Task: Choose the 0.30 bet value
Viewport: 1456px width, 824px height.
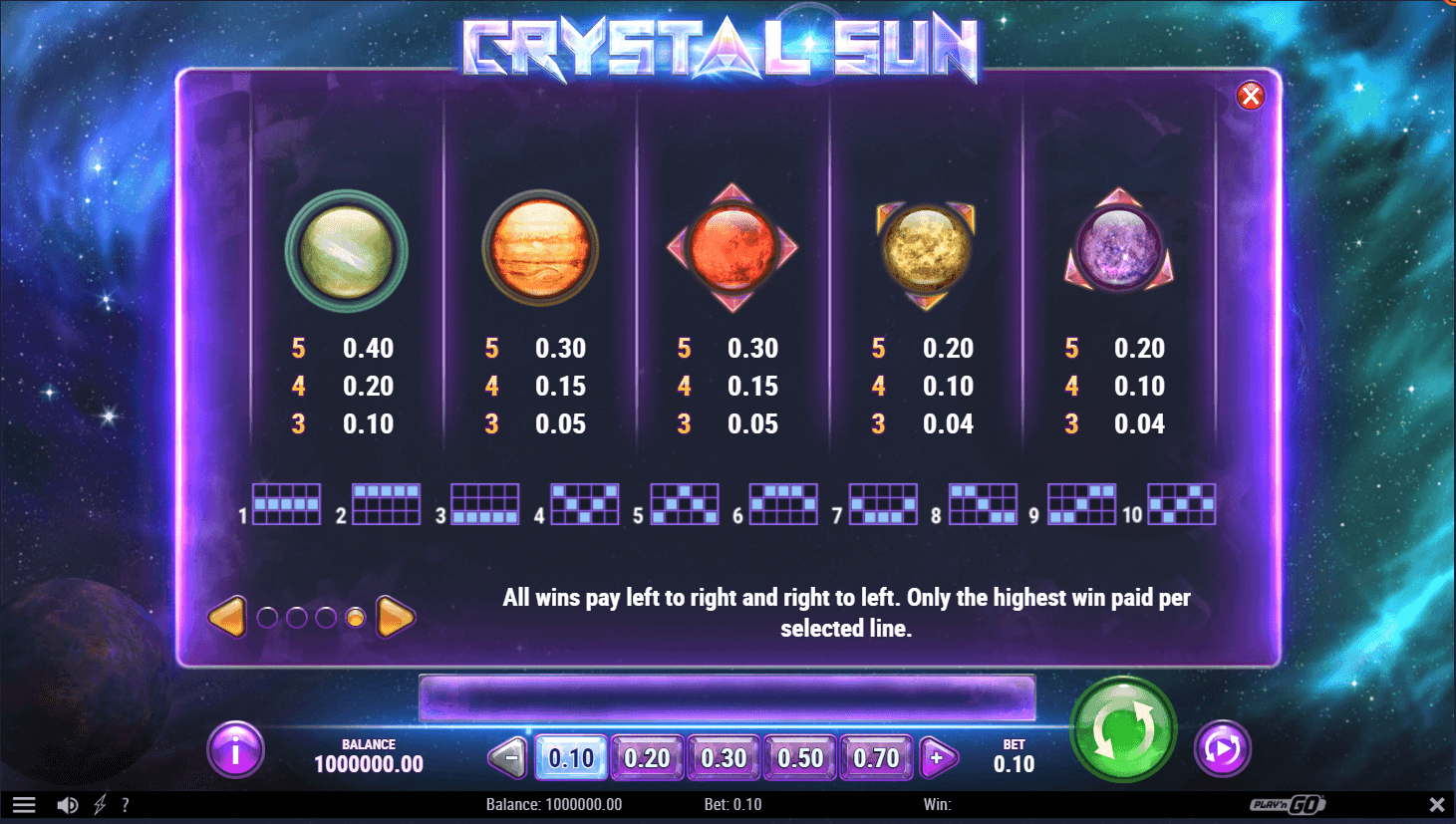Action: (x=724, y=758)
